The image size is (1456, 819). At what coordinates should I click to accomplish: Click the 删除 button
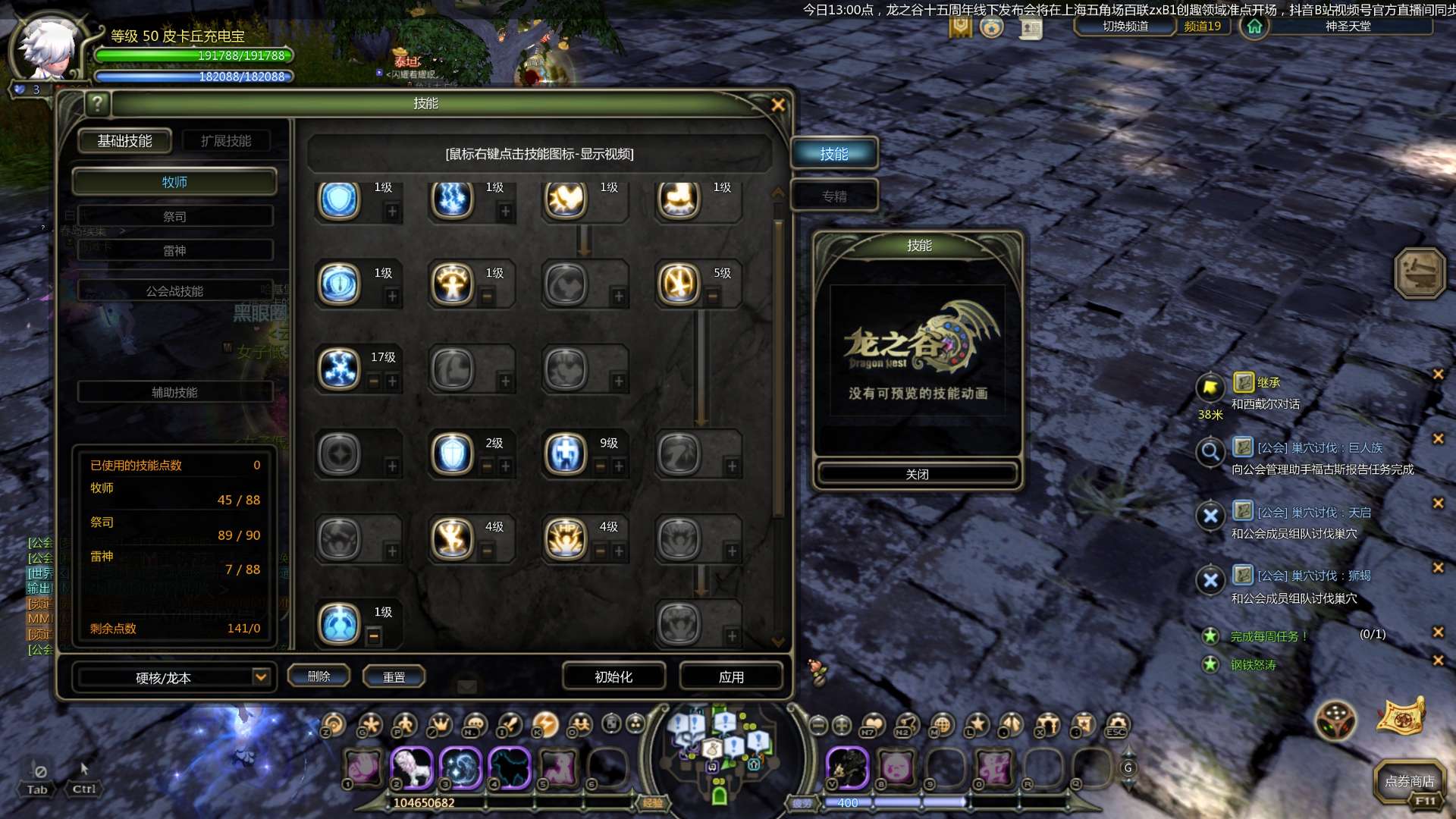tap(318, 676)
